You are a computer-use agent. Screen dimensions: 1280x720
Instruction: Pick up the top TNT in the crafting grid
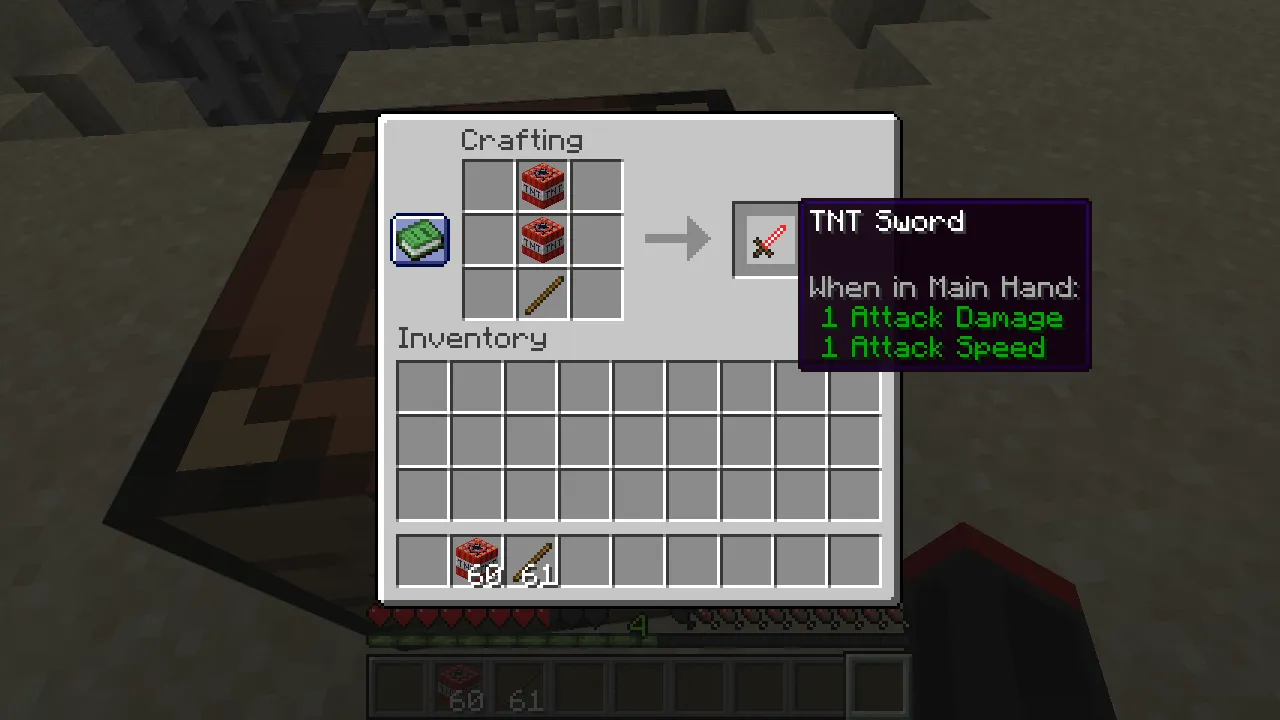(542, 185)
